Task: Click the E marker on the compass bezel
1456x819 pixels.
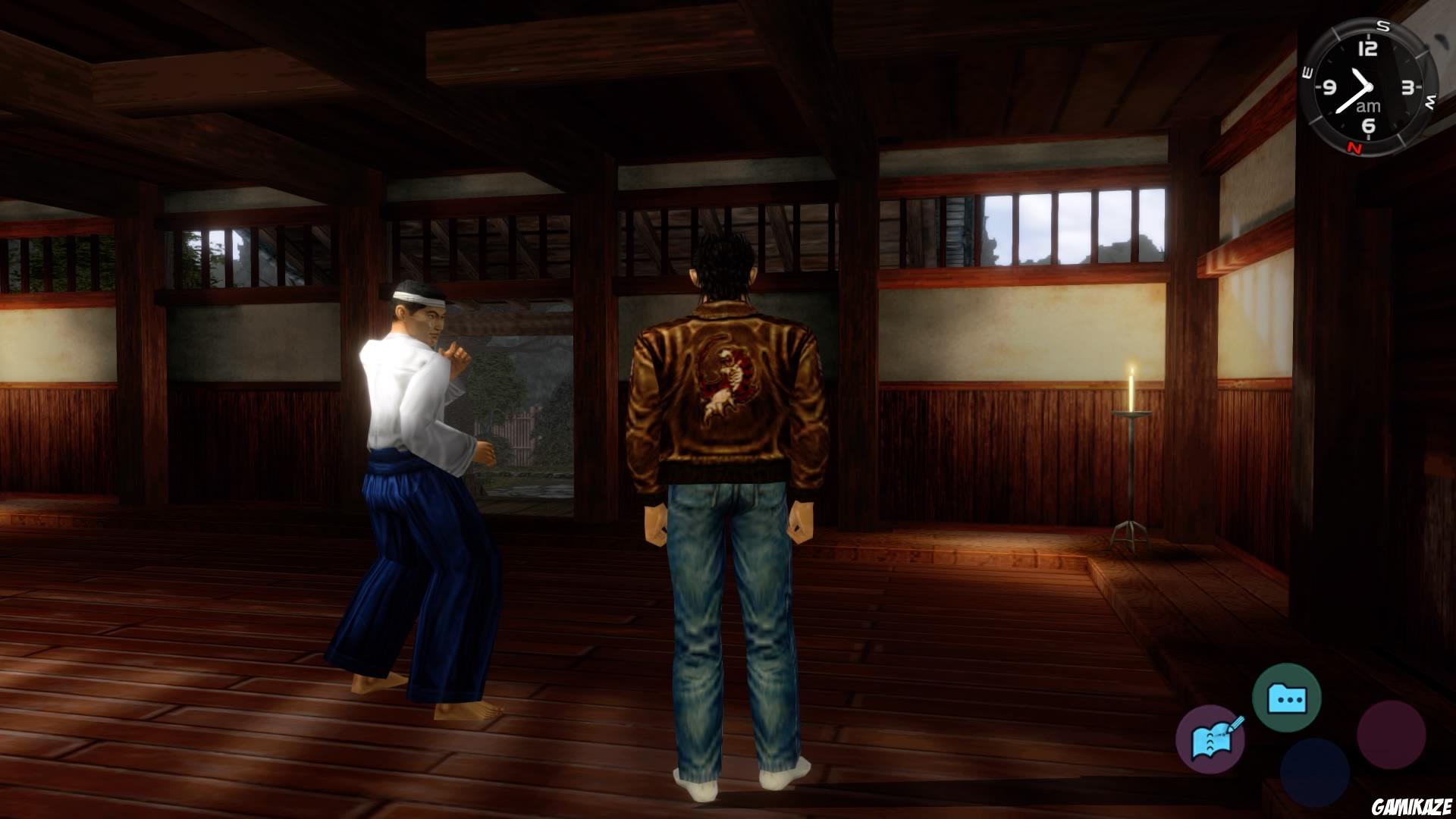Action: click(x=1306, y=72)
